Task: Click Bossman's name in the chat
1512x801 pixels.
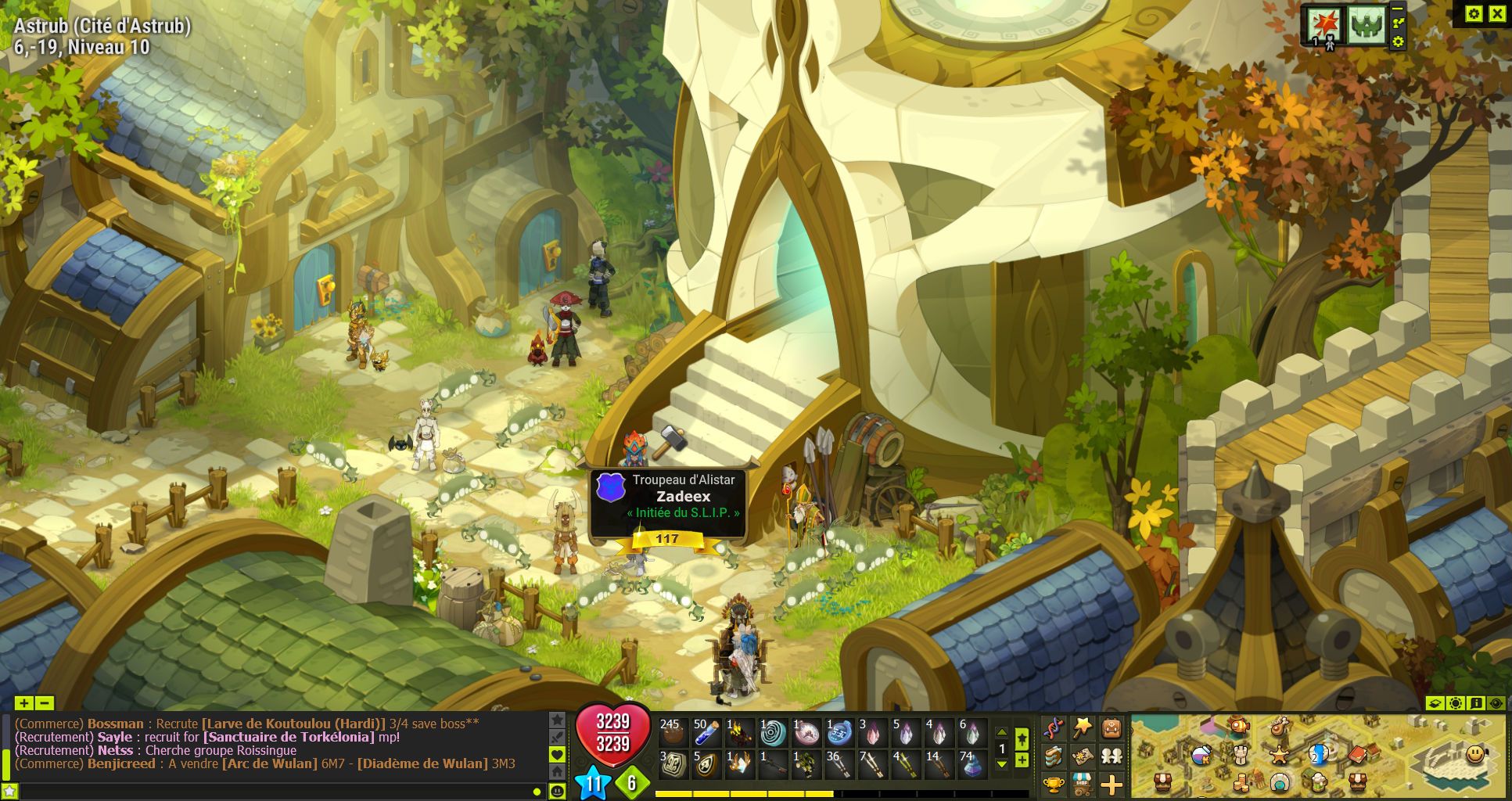Action: (x=116, y=724)
